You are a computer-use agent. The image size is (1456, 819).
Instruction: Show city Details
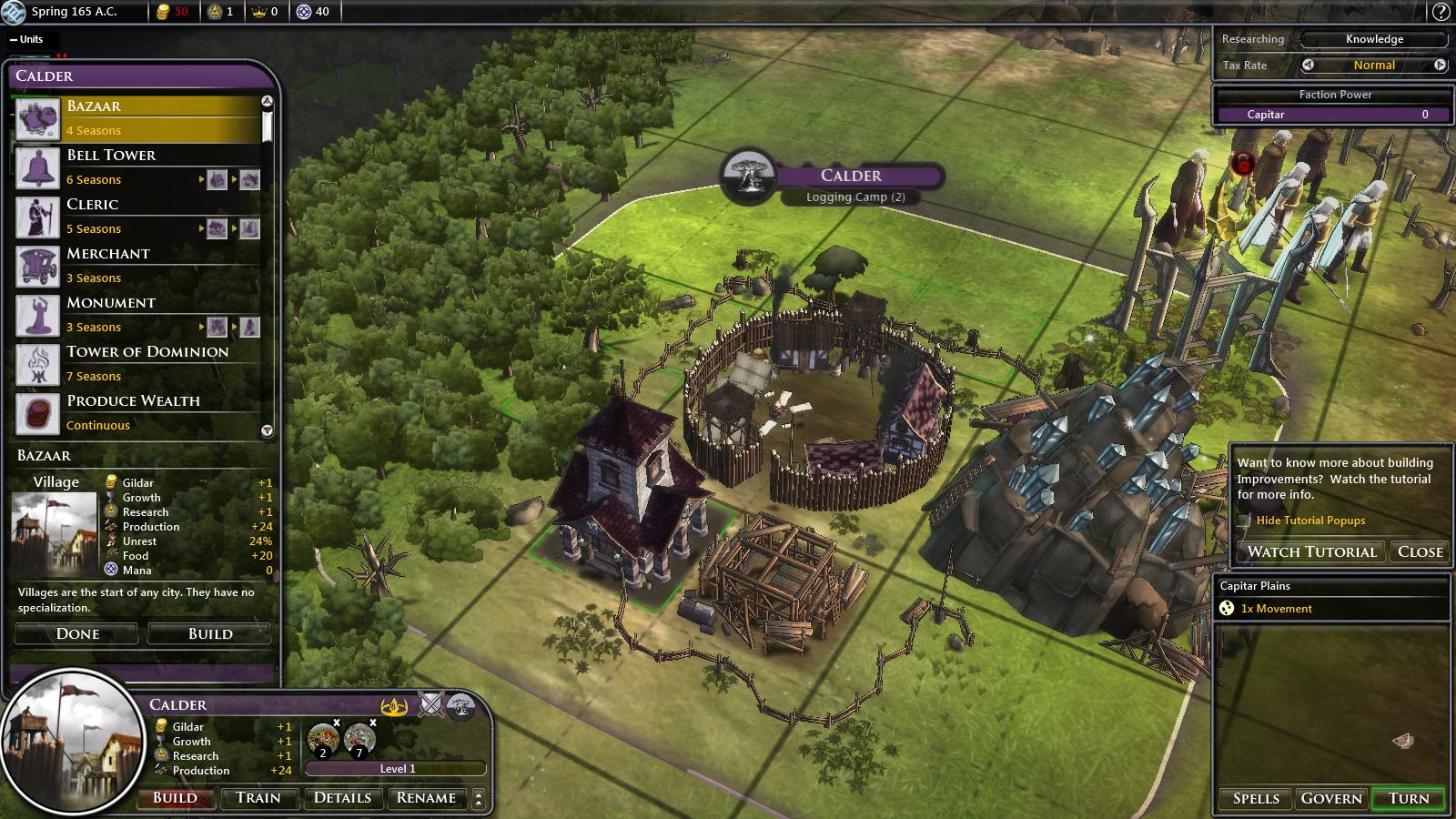coord(342,798)
